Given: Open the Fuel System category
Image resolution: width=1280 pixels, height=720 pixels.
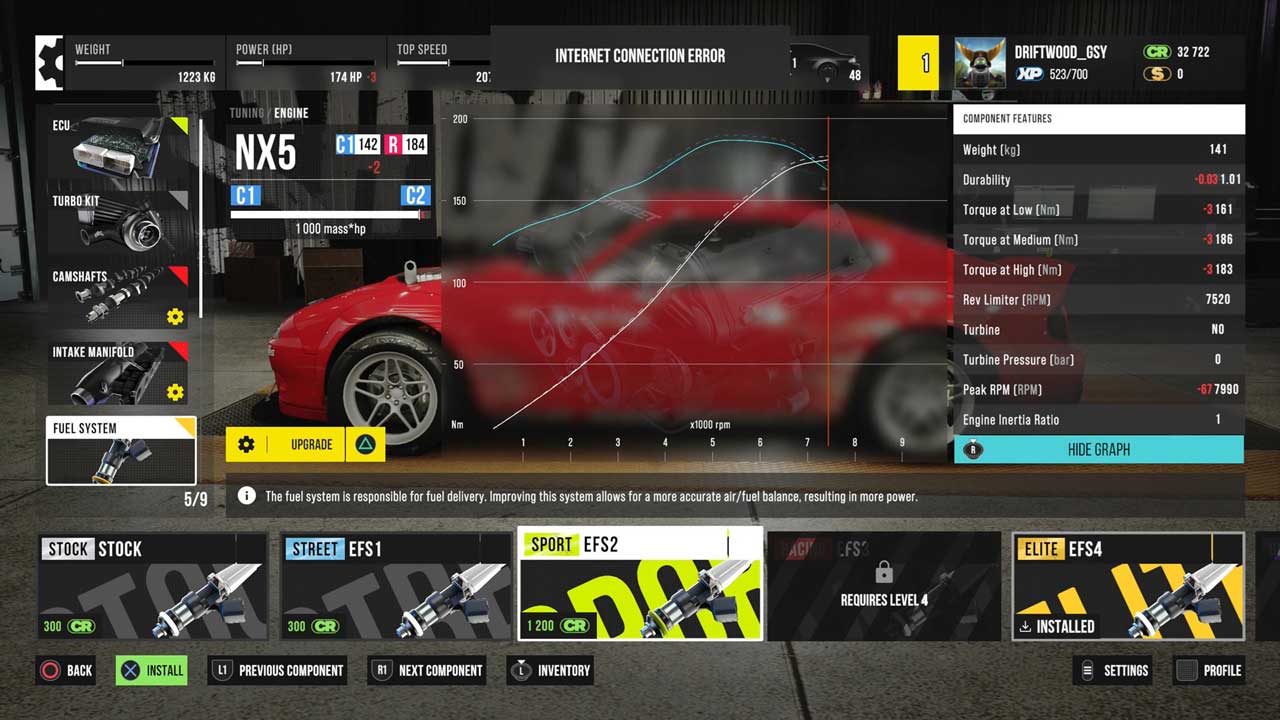Looking at the screenshot, I should click(x=121, y=450).
